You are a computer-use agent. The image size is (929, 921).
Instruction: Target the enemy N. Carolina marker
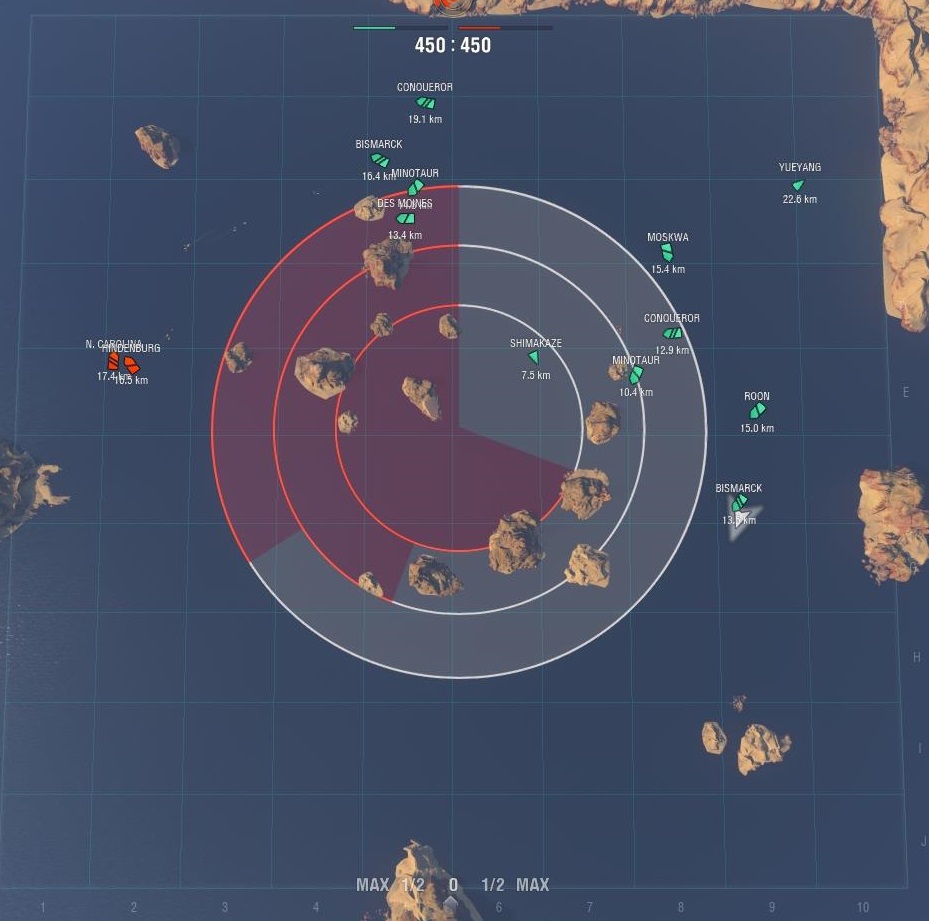click(x=113, y=361)
